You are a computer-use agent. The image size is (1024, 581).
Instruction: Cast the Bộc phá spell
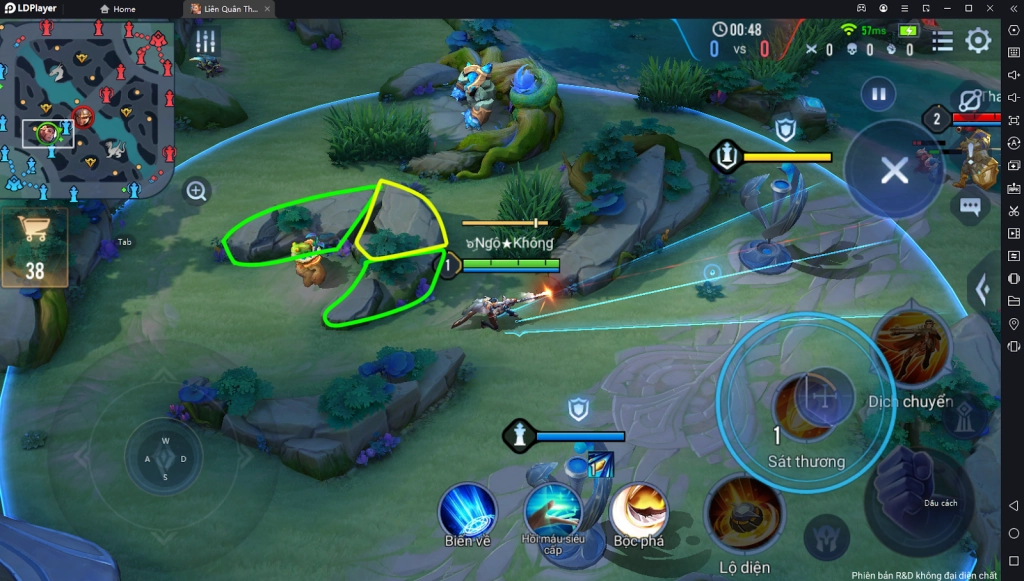point(638,511)
